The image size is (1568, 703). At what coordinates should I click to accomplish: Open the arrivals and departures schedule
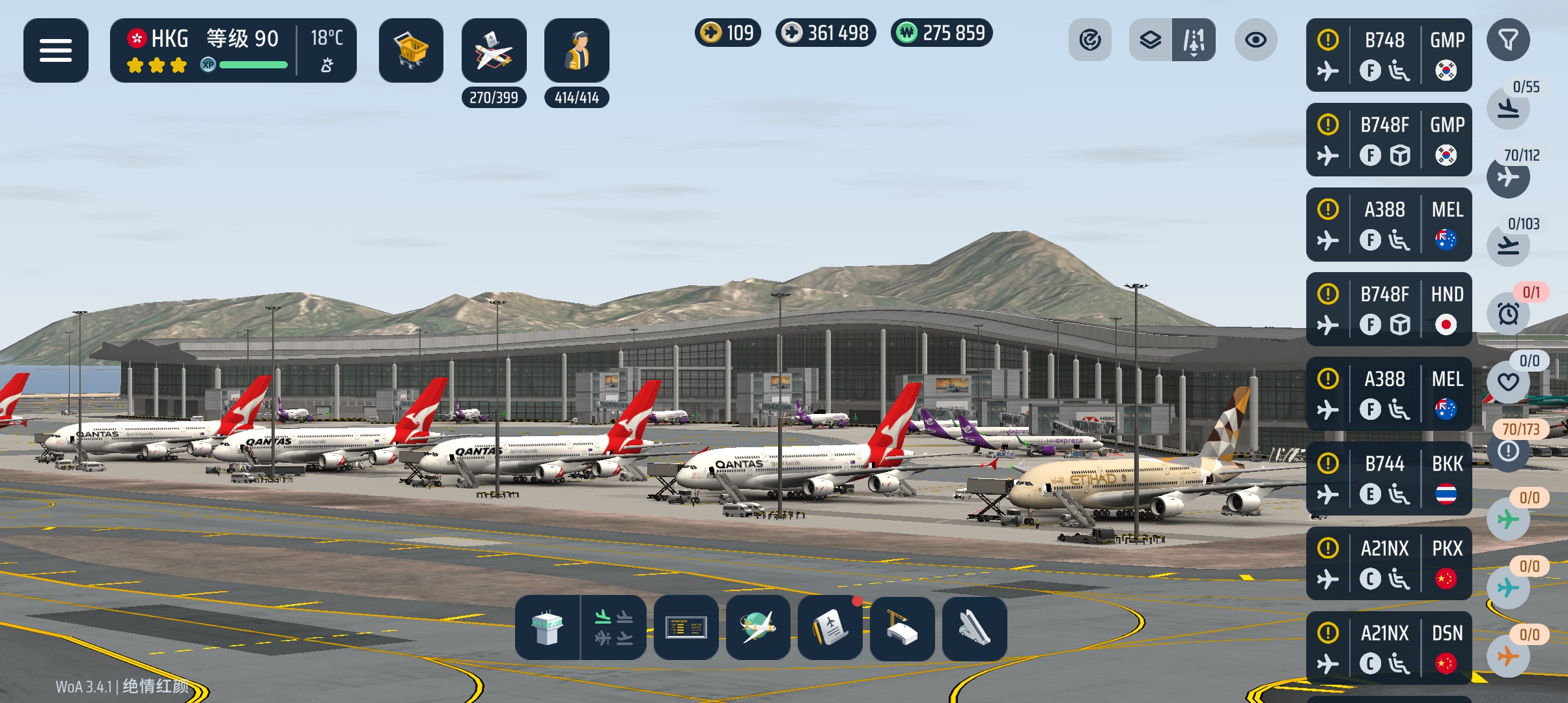point(613,628)
